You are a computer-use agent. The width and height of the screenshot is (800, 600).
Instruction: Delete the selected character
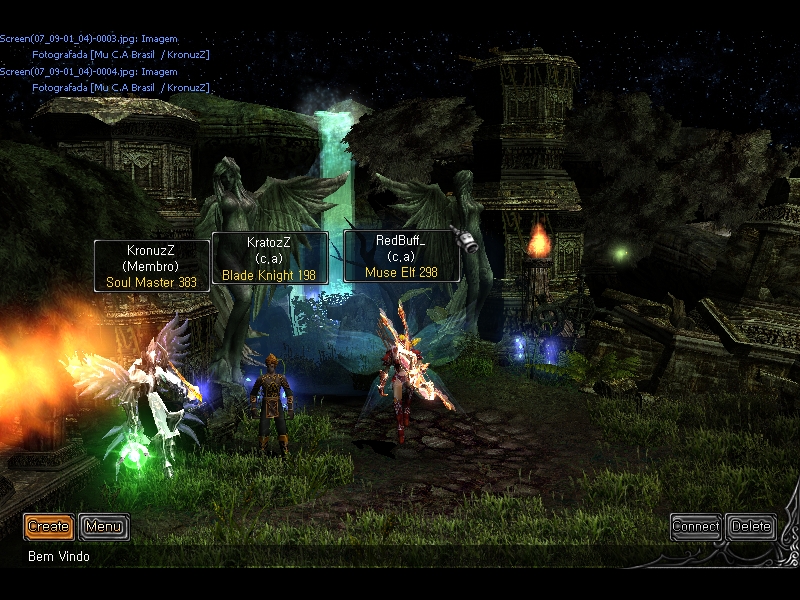(x=751, y=526)
